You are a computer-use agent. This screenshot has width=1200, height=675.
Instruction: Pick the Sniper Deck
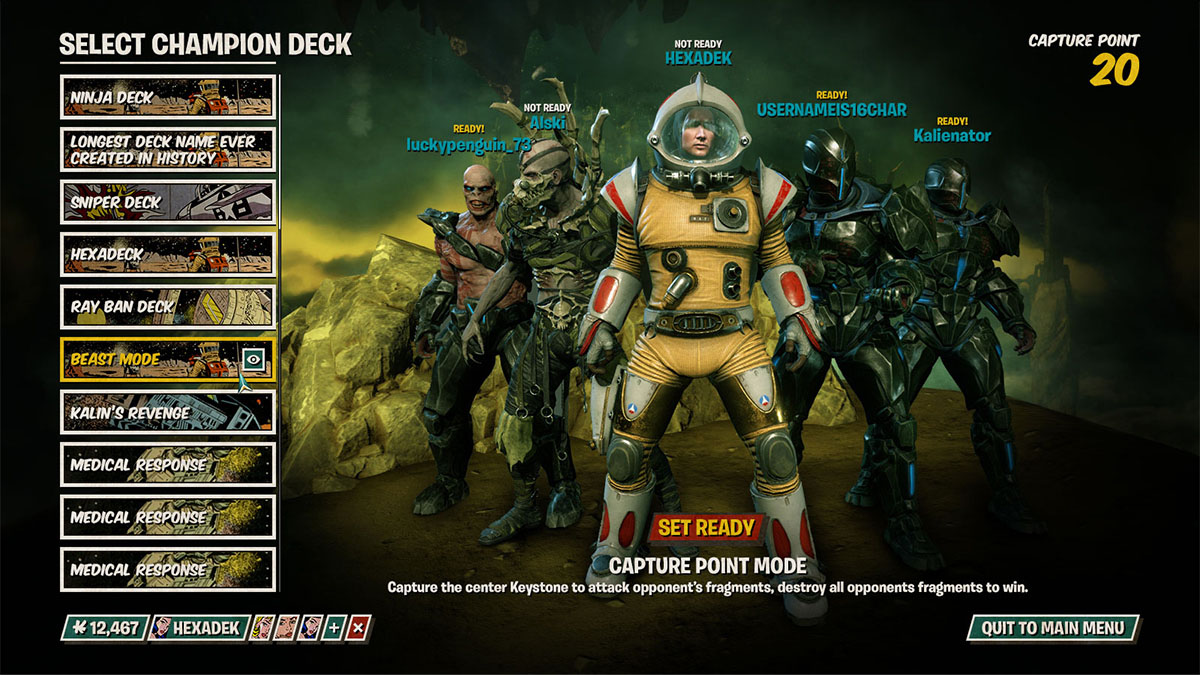click(x=168, y=202)
